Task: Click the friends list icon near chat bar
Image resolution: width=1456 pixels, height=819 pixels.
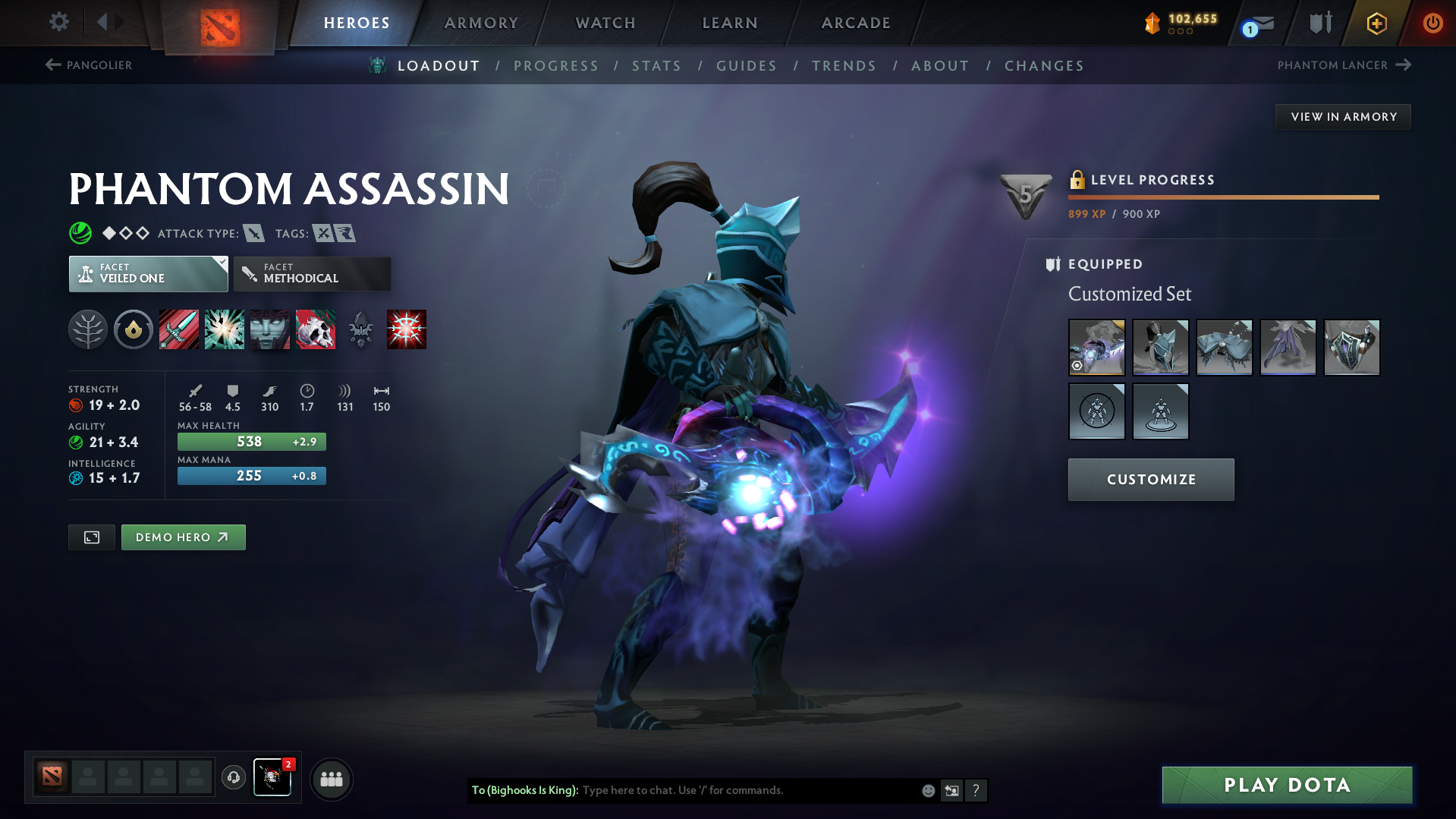Action: click(x=331, y=779)
